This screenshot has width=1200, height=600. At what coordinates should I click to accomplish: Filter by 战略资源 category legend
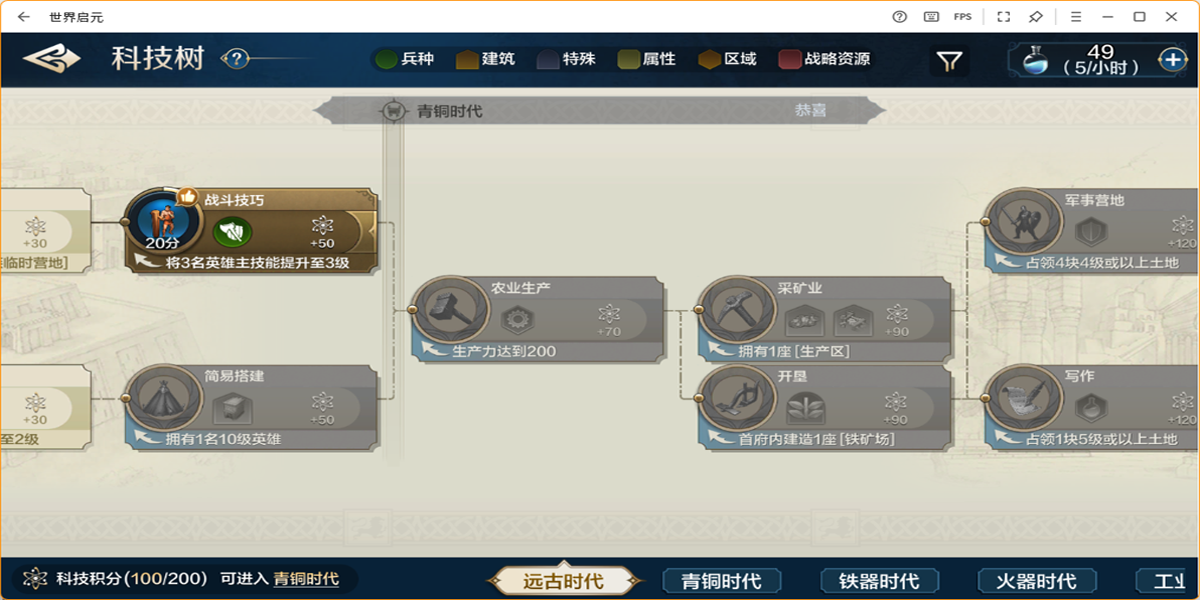[825, 59]
